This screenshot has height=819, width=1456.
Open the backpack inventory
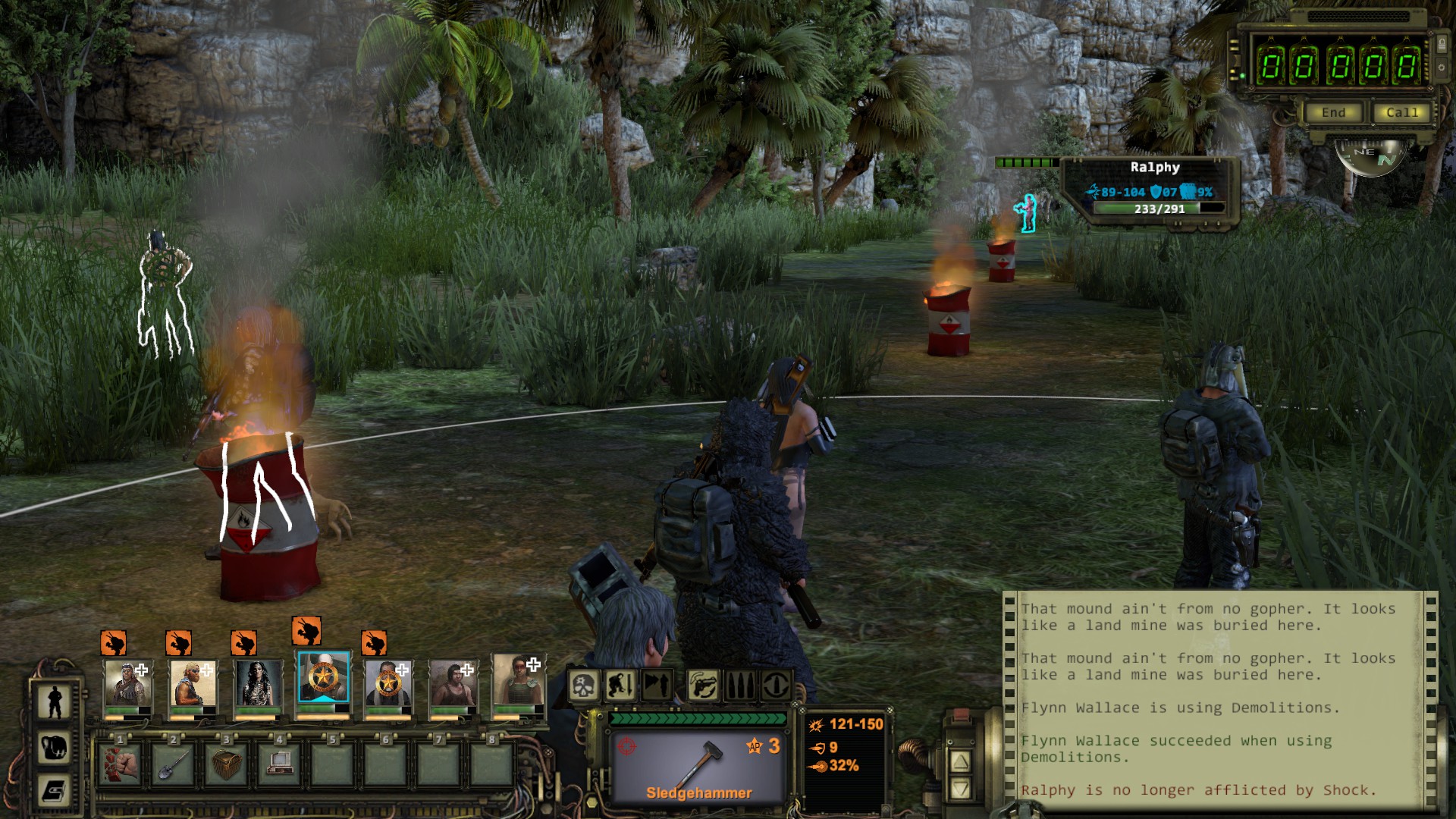(x=55, y=747)
